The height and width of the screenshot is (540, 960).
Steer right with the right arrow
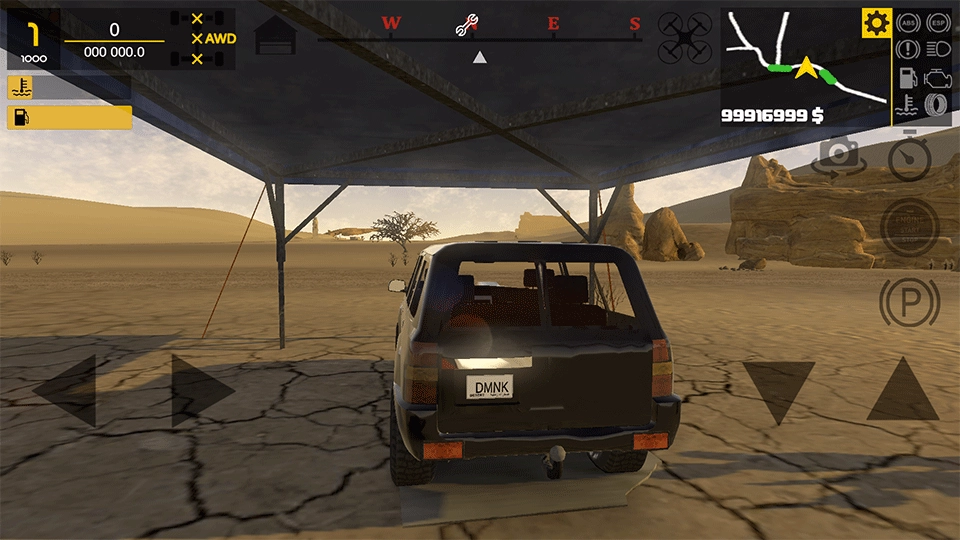(x=202, y=390)
